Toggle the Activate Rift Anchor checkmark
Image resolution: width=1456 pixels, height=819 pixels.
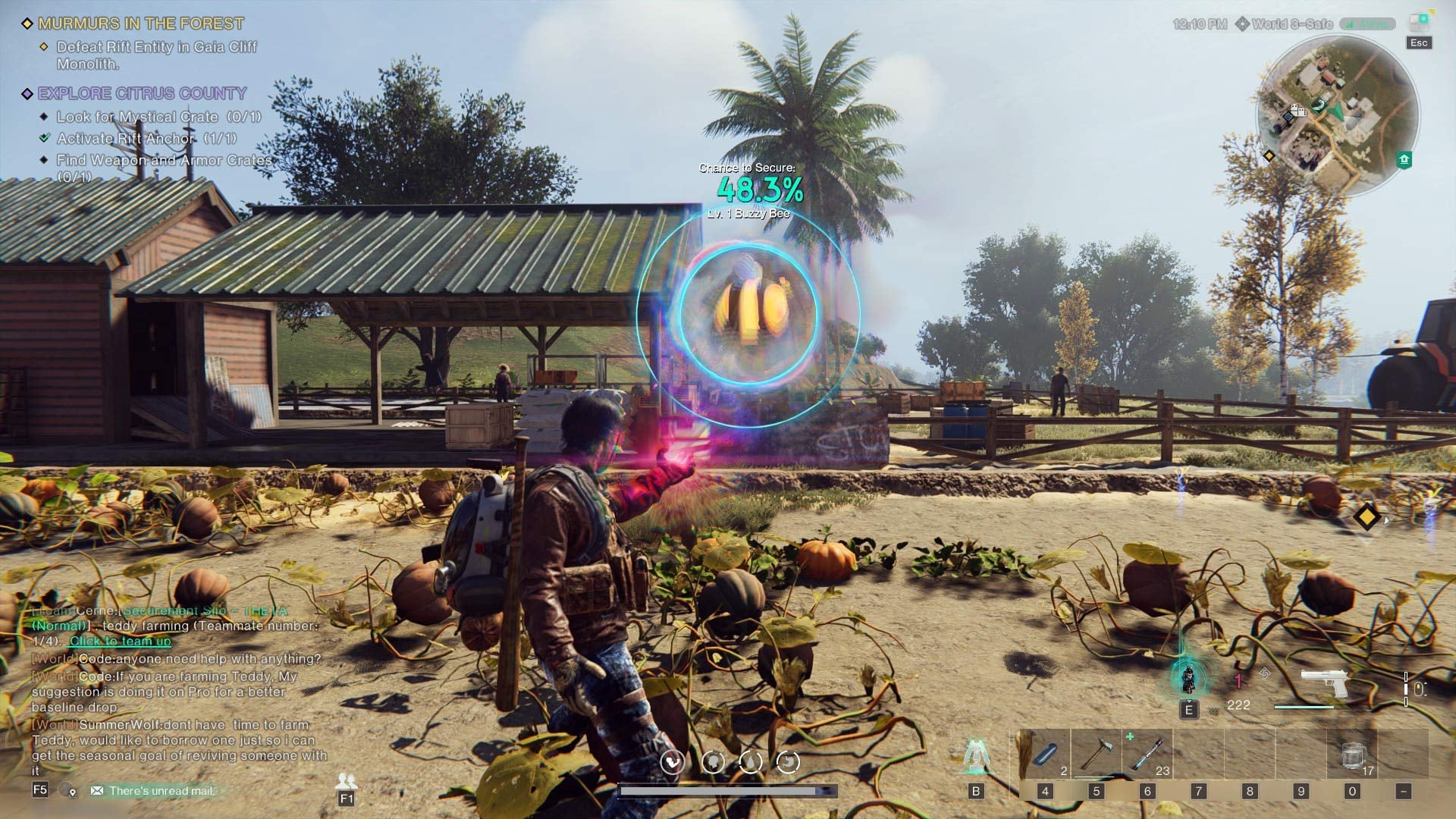point(43,139)
